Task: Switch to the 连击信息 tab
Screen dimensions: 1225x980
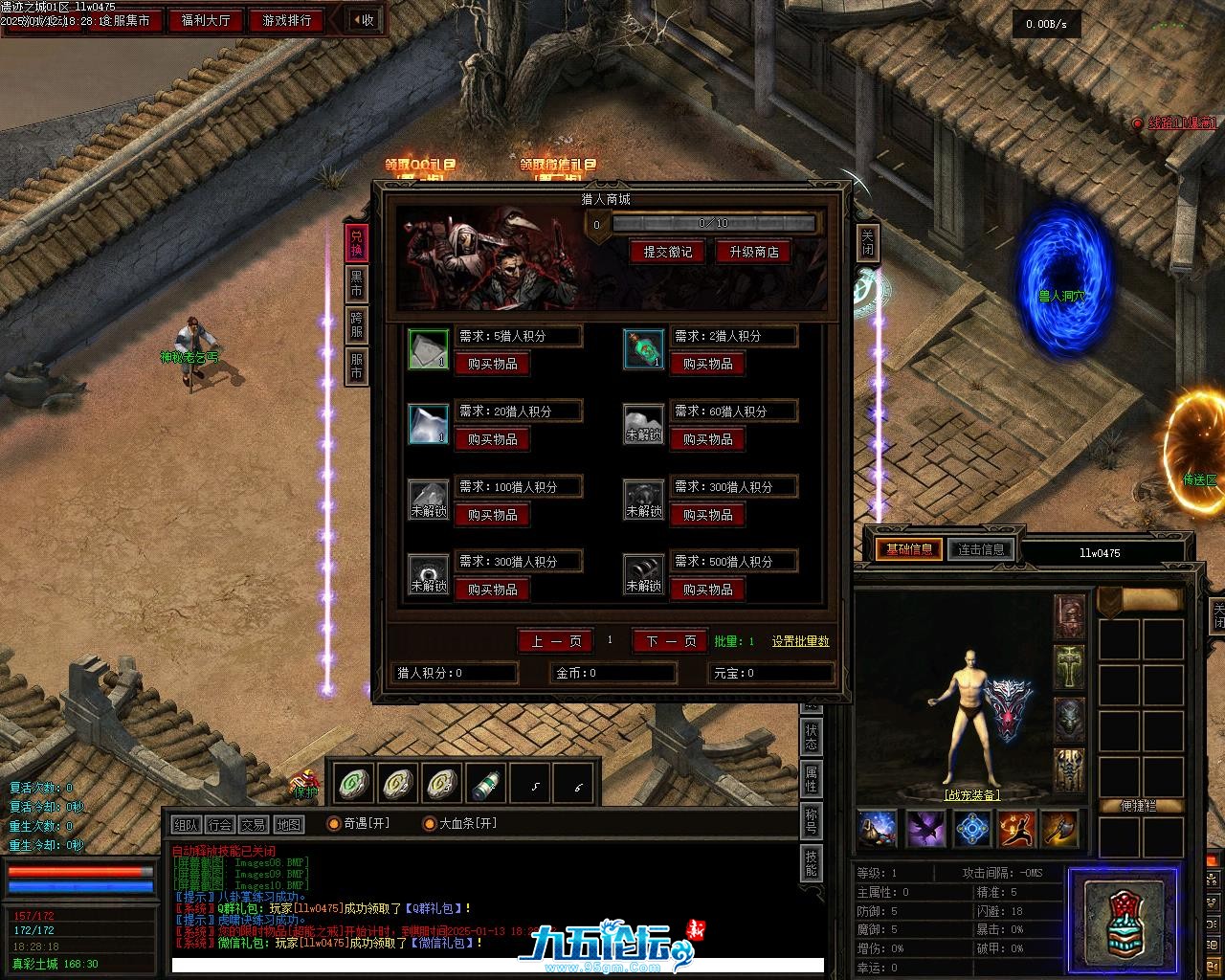Action: click(981, 549)
